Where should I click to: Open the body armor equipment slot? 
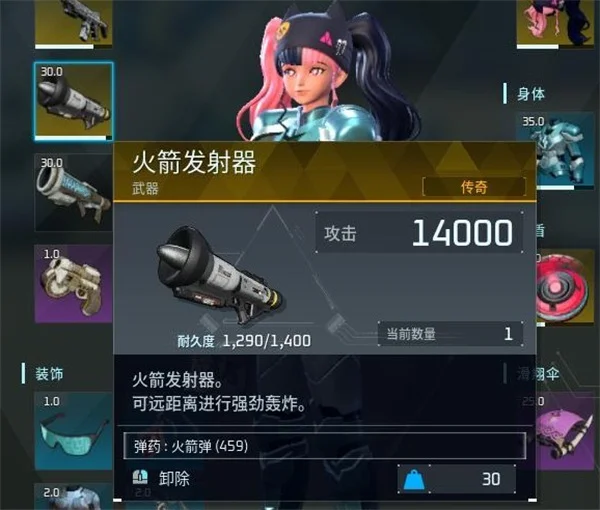(x=557, y=150)
